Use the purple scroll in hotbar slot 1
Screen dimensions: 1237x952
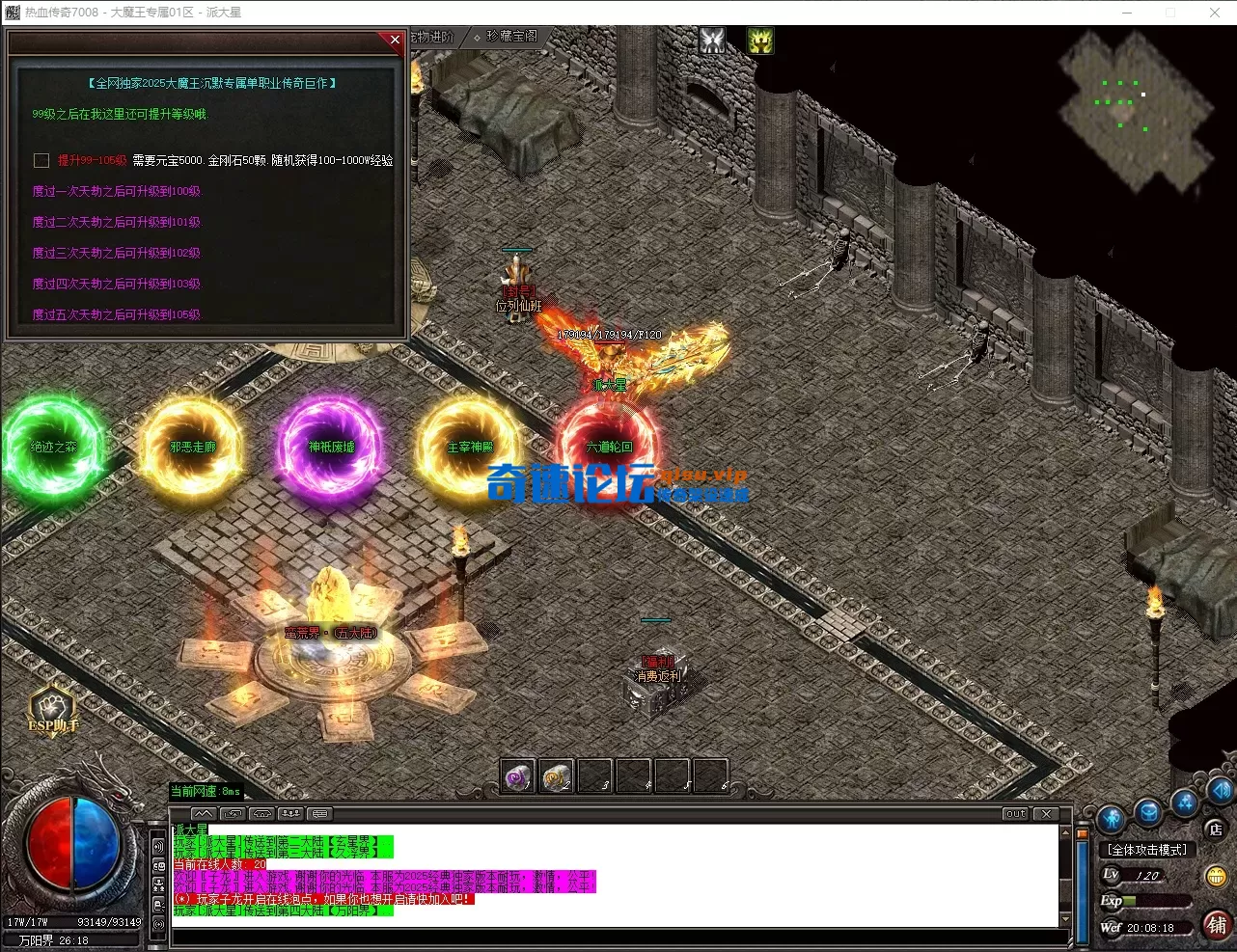click(x=518, y=776)
